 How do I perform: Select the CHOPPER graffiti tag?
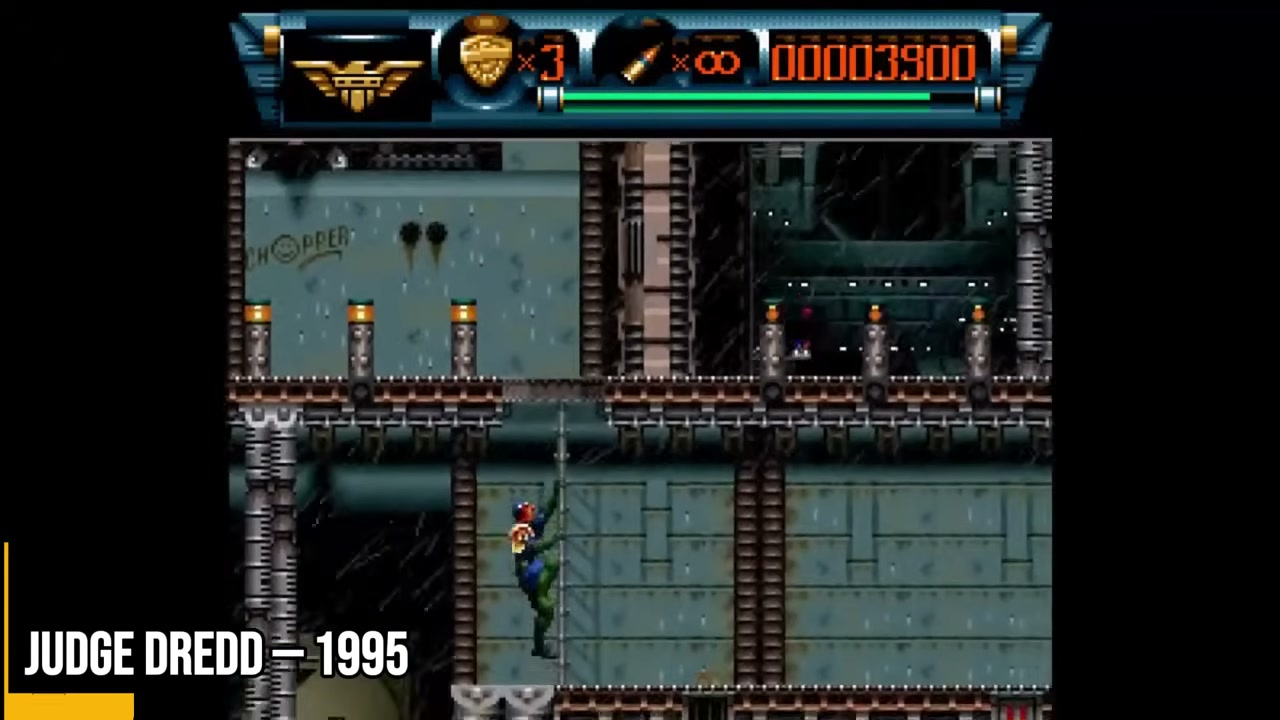295,243
